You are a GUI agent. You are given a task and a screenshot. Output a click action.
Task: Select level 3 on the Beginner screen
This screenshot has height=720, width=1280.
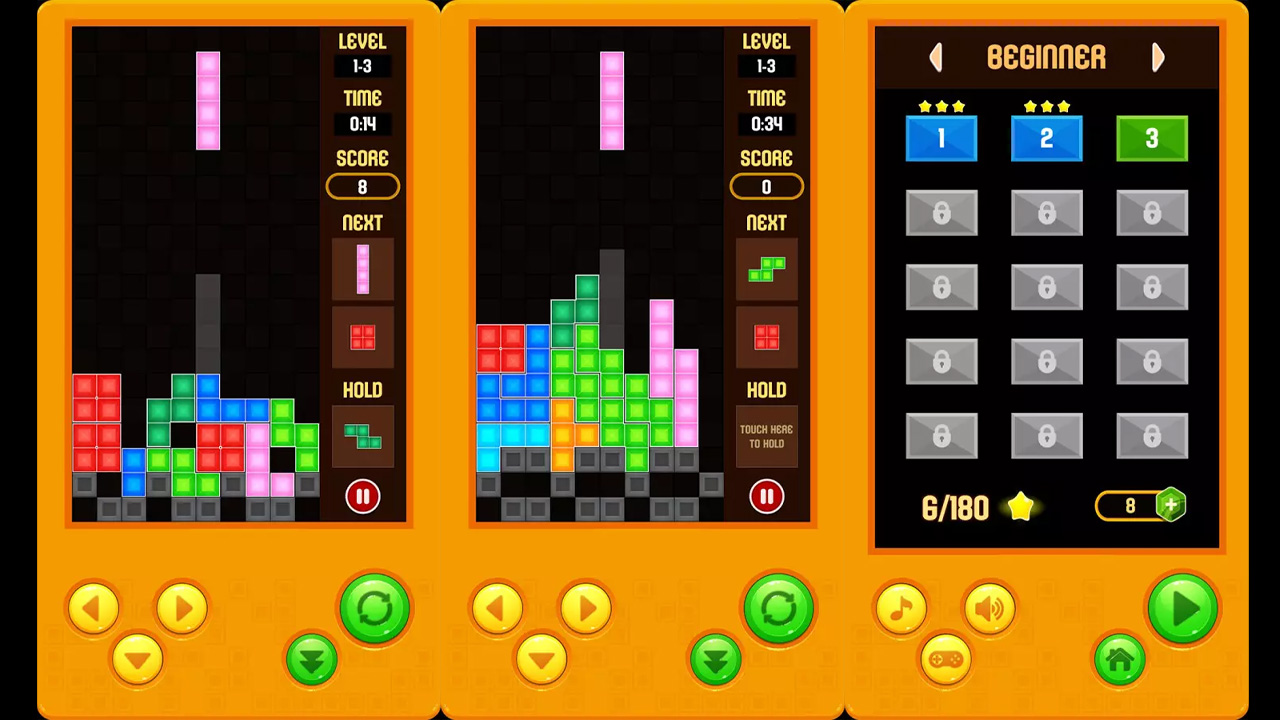[1151, 138]
